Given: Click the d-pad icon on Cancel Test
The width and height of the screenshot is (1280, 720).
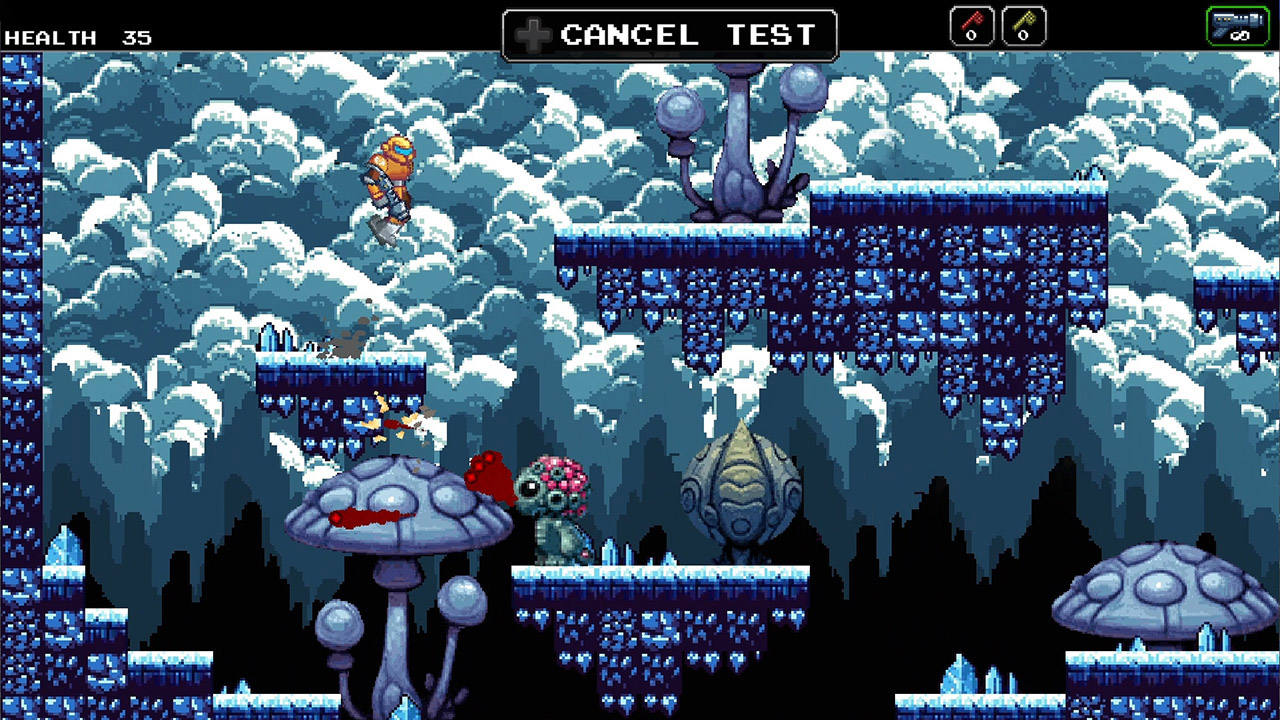Looking at the screenshot, I should 534,35.
